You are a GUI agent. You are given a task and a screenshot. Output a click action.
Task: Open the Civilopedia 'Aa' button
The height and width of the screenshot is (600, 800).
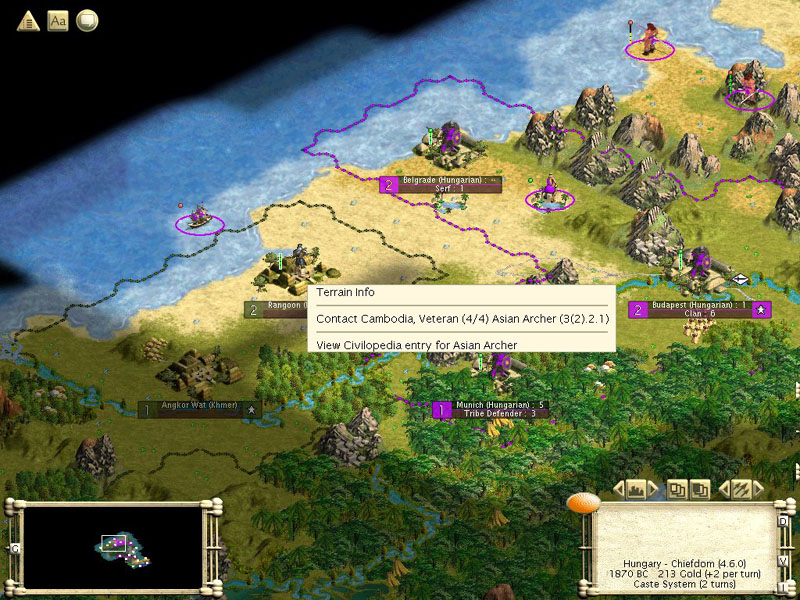[x=57, y=21]
